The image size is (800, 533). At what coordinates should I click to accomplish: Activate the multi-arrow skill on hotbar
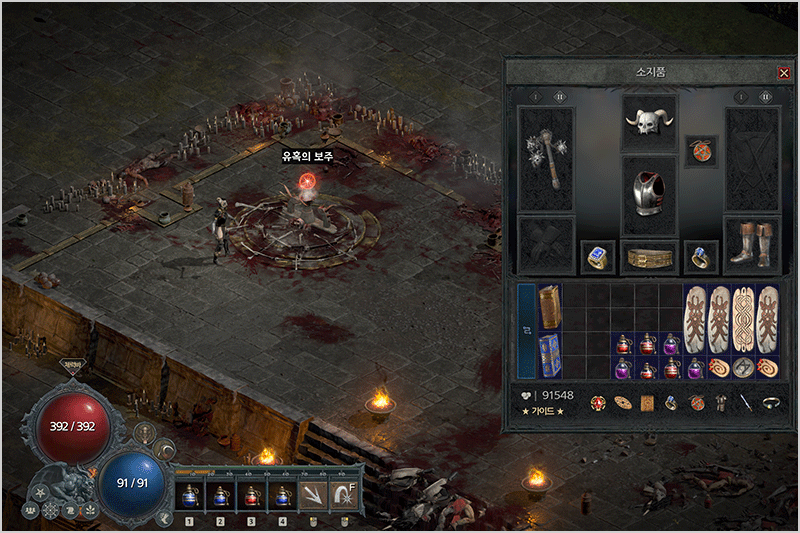click(x=314, y=494)
